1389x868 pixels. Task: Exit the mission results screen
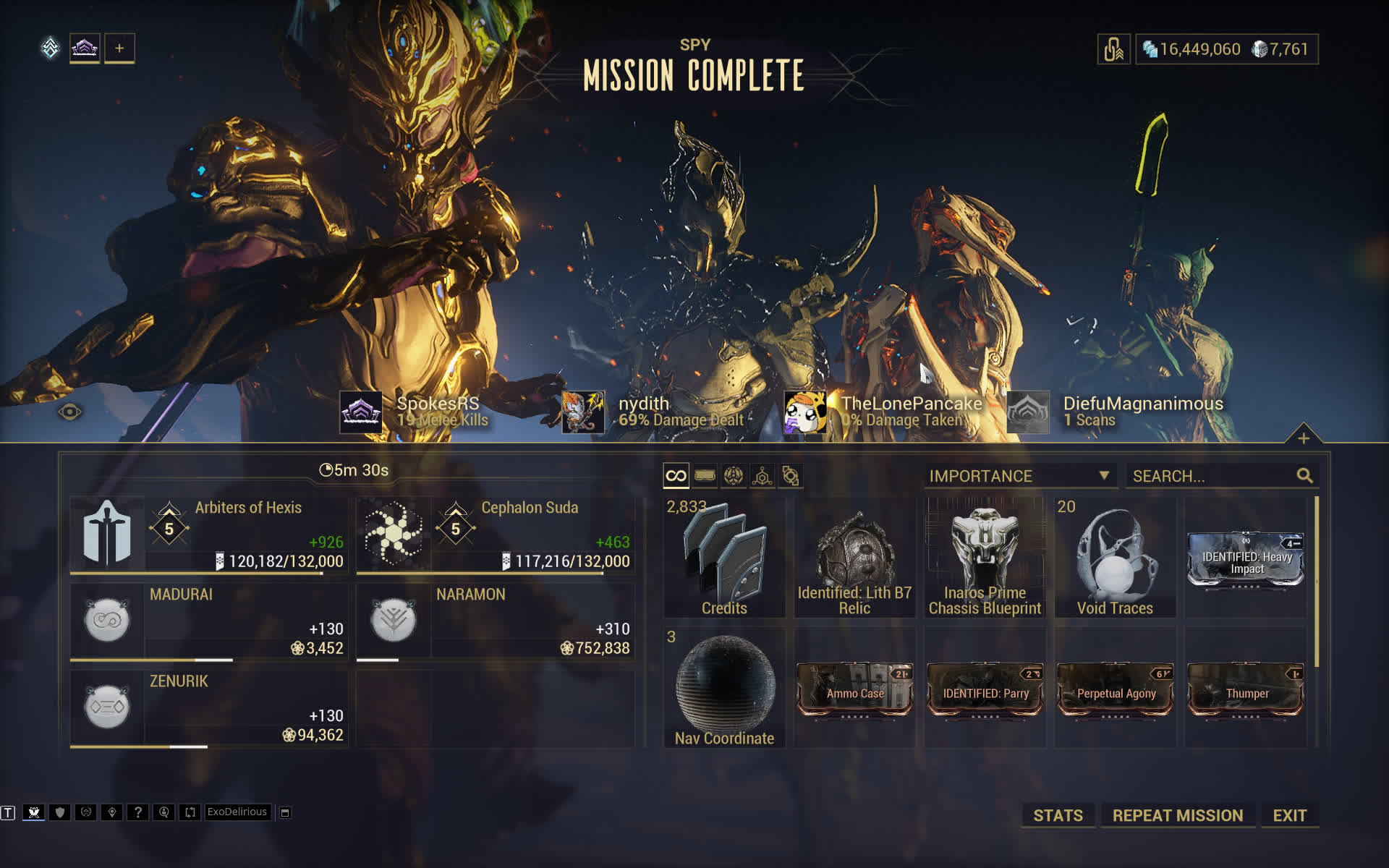(1289, 815)
